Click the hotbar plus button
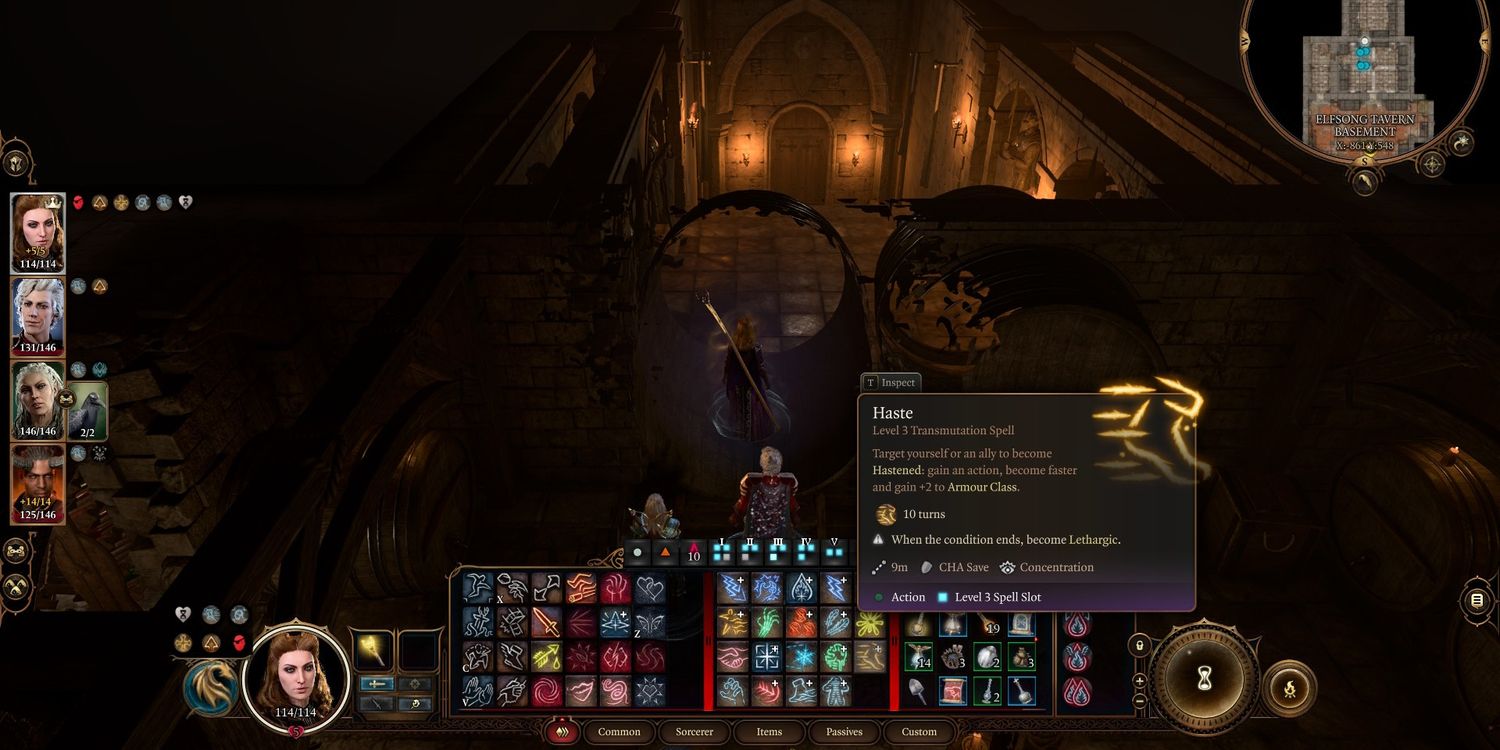Image resolution: width=1500 pixels, height=750 pixels. click(1140, 681)
